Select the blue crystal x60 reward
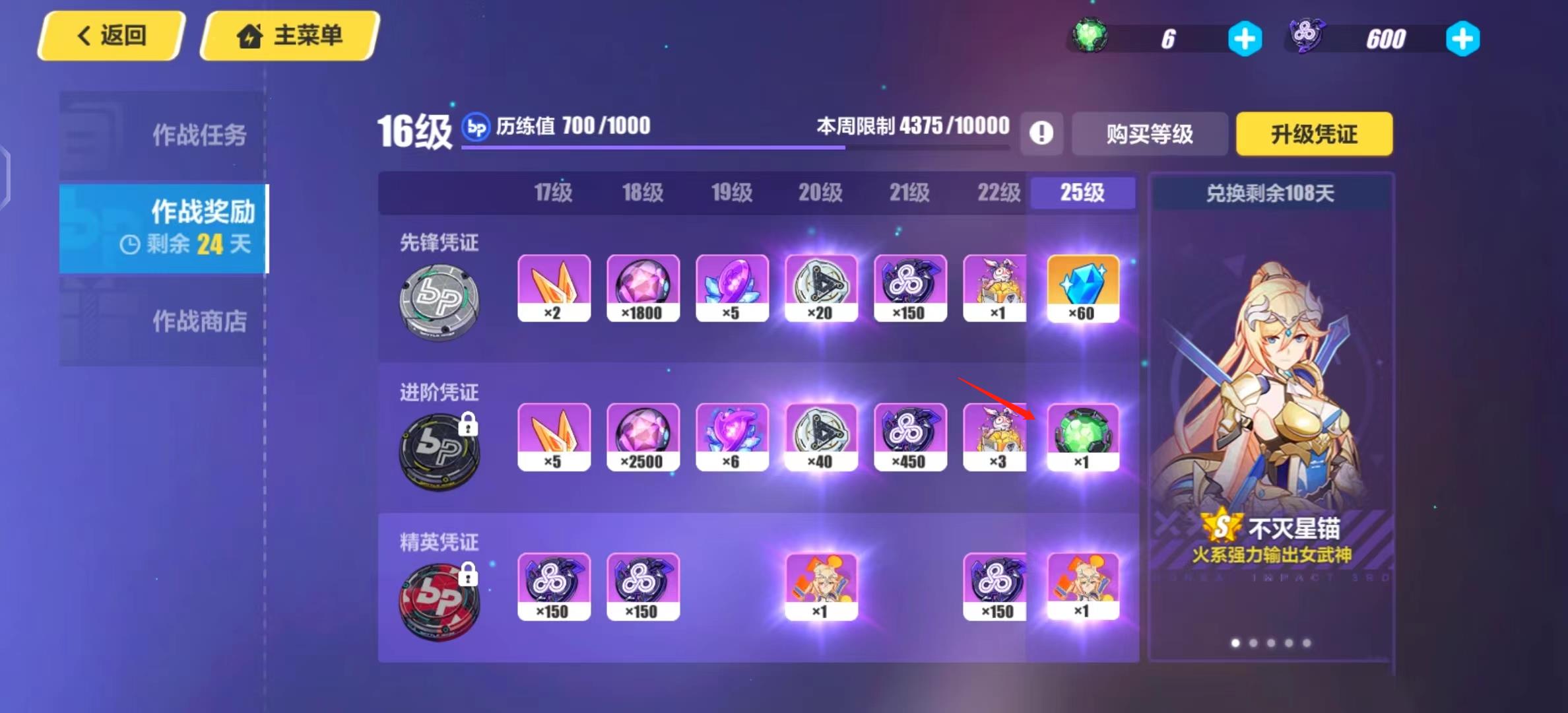1568x713 pixels. pyautogui.click(x=1083, y=289)
